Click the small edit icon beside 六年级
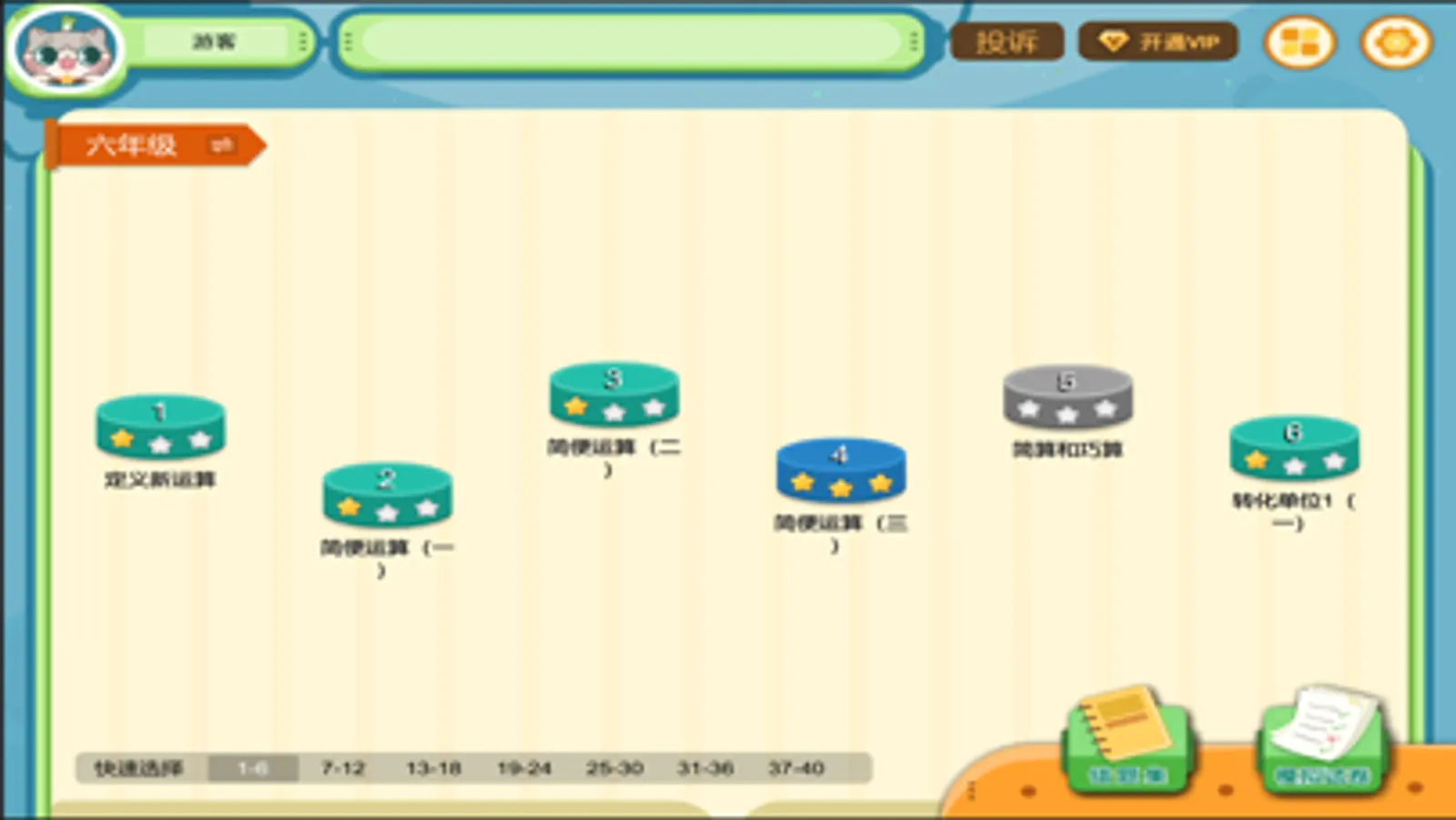Screen dimensions: 1456x820 point(219,144)
